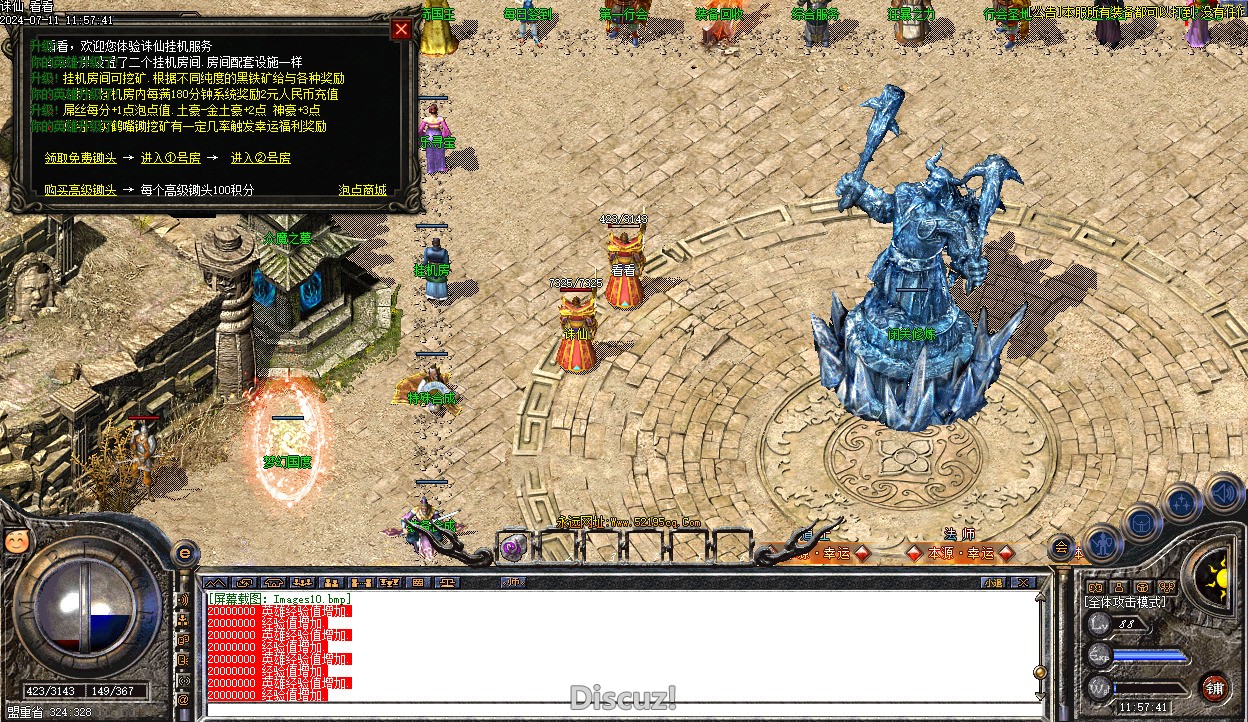Choose the 领取免费锄头 link

pos(80,158)
